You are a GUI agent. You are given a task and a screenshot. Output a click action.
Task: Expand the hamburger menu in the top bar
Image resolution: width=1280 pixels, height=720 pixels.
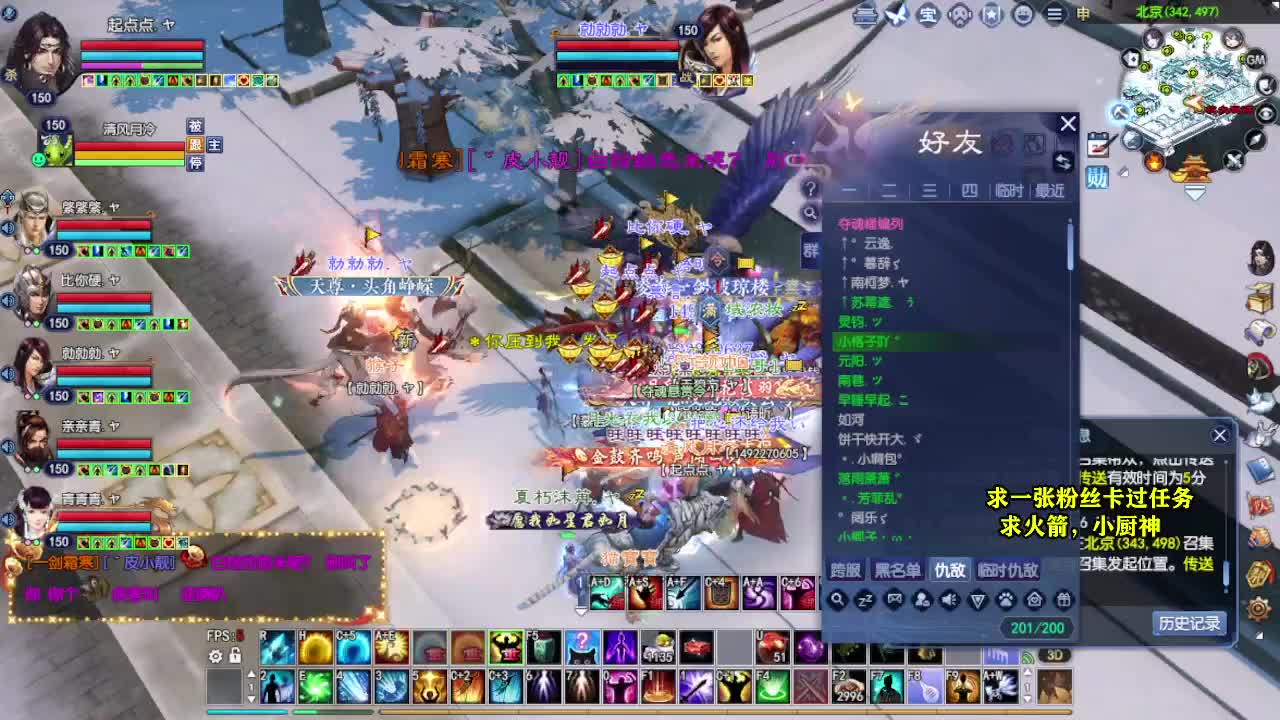click(1053, 15)
